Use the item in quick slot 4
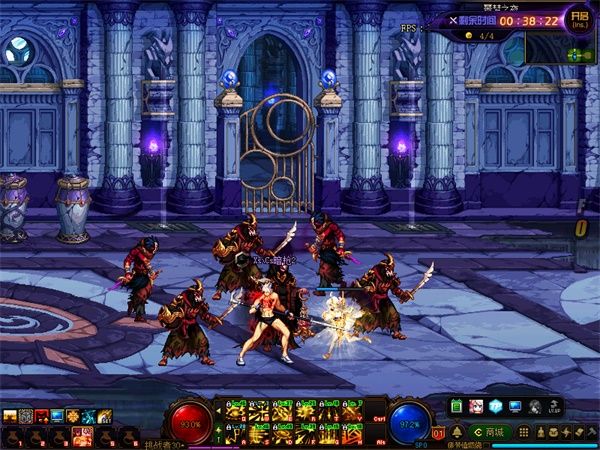The height and width of the screenshot is (450, 600). pos(83,435)
